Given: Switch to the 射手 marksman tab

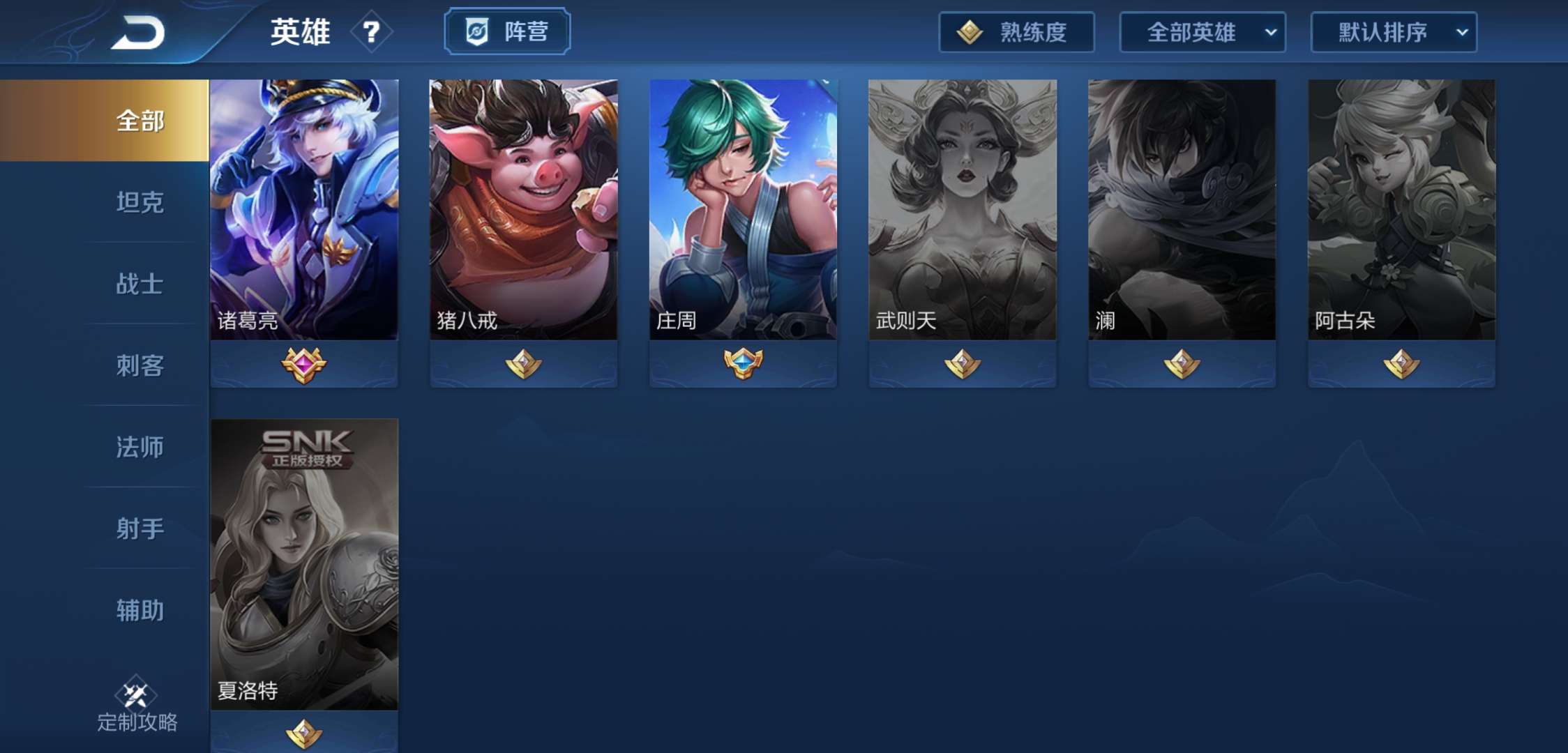Looking at the screenshot, I should point(139,530).
